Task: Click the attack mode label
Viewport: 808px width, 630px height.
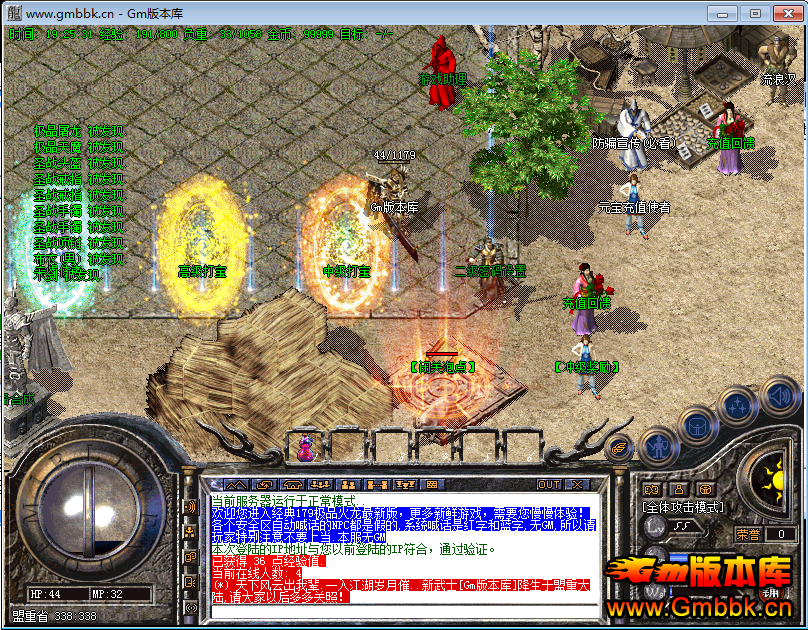Action: [682, 509]
